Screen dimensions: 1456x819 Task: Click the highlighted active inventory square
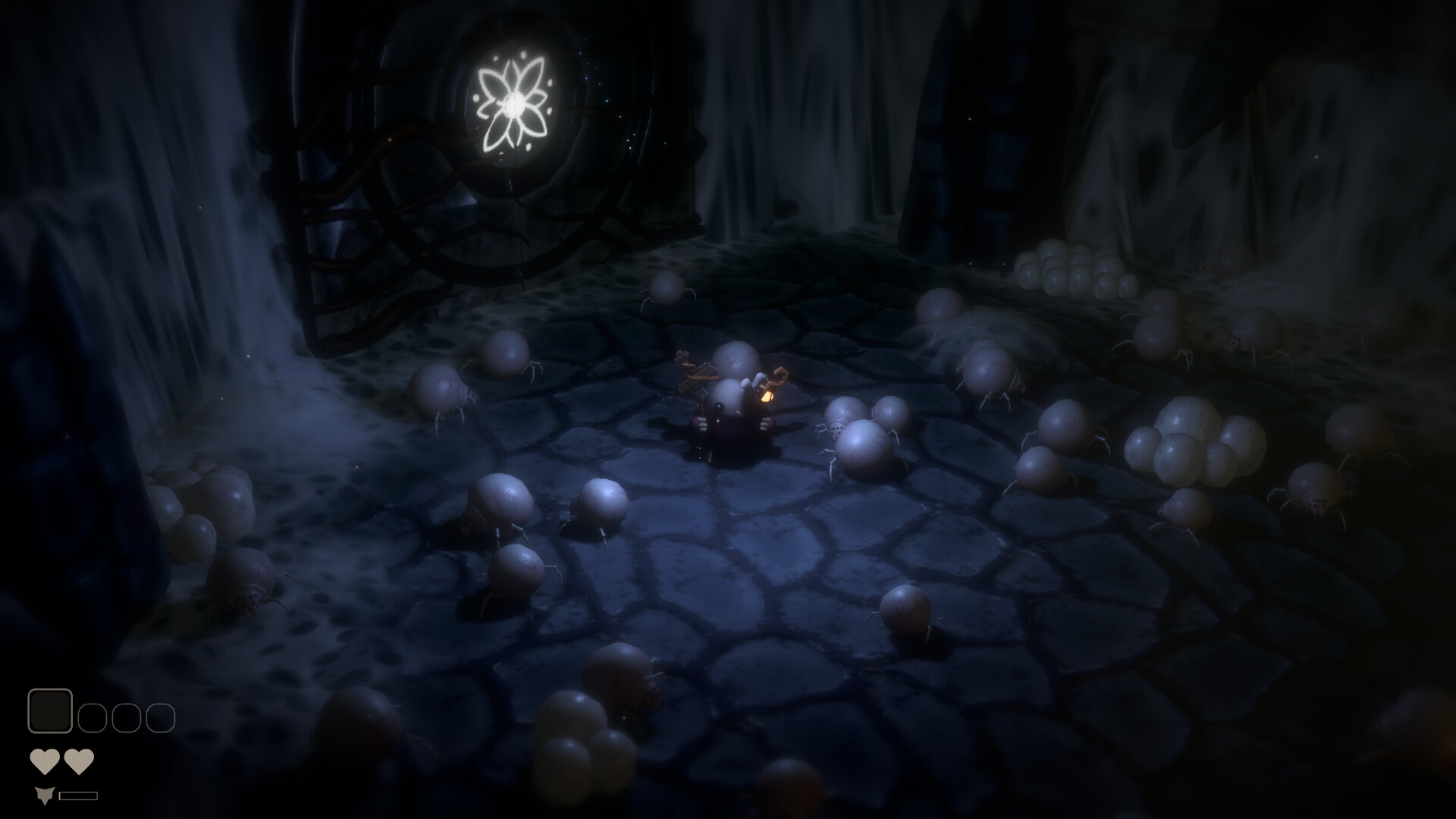point(51,712)
